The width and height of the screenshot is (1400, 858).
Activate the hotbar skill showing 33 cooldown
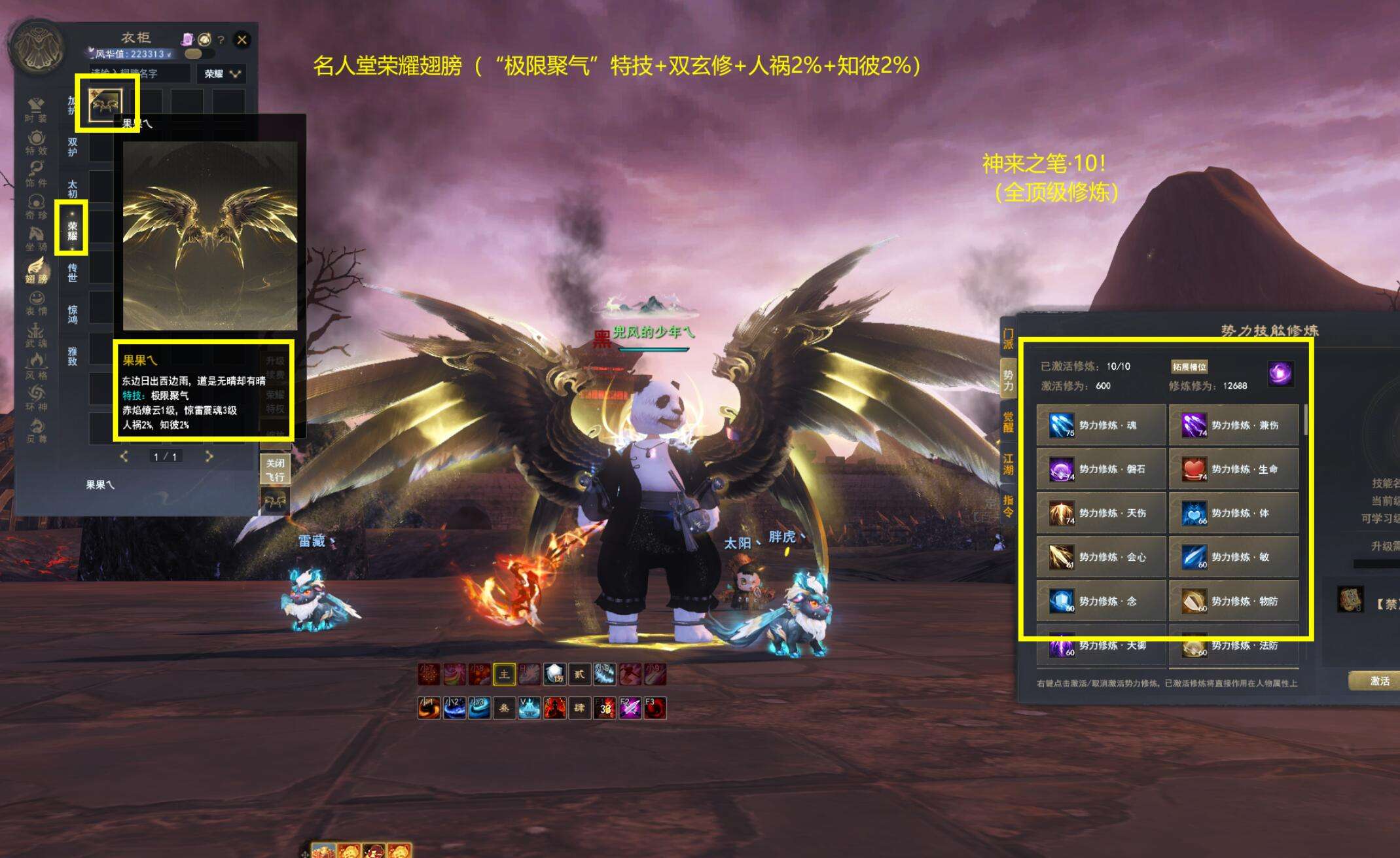pos(605,707)
